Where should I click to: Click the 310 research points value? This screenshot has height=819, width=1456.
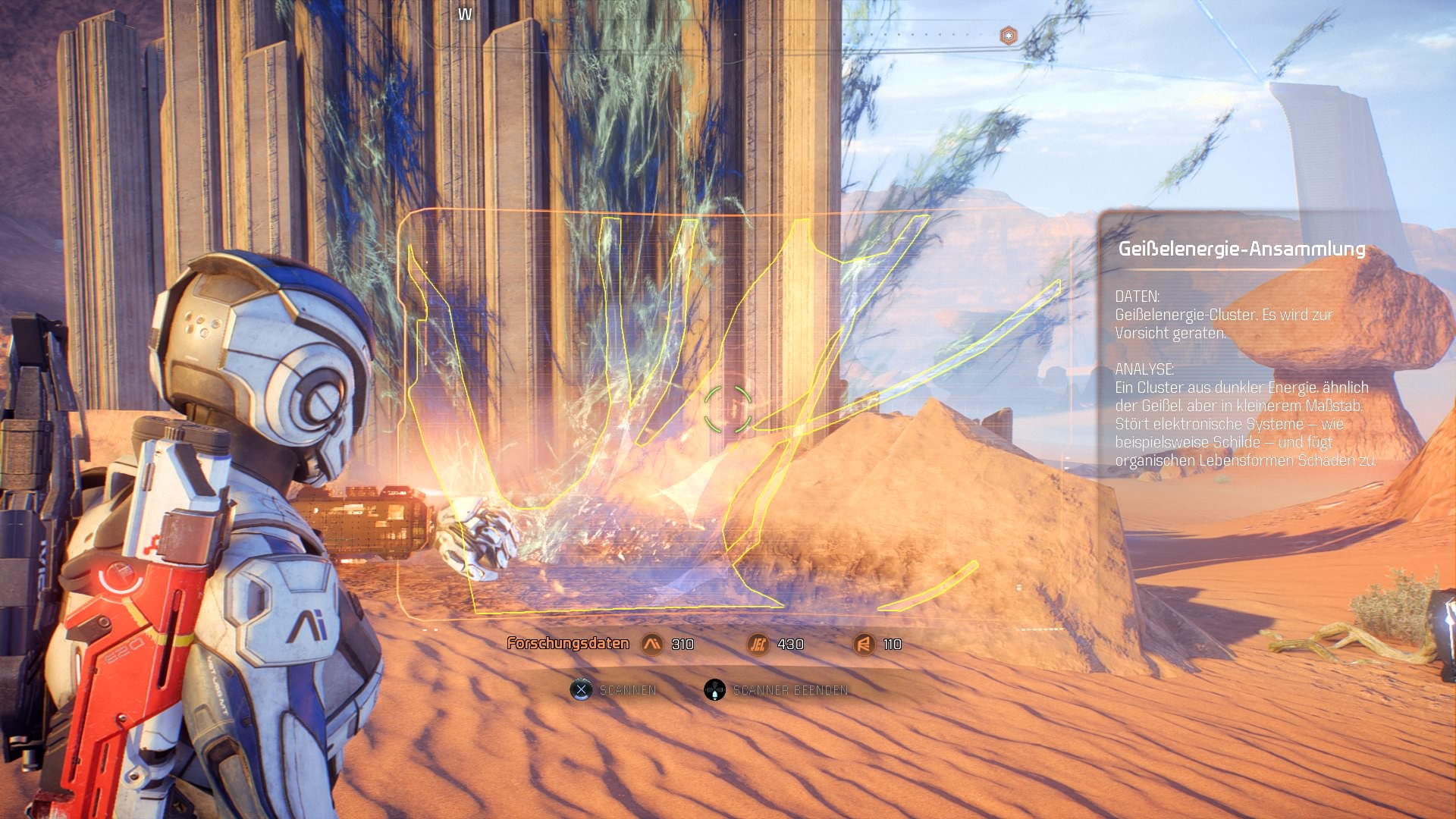point(683,644)
